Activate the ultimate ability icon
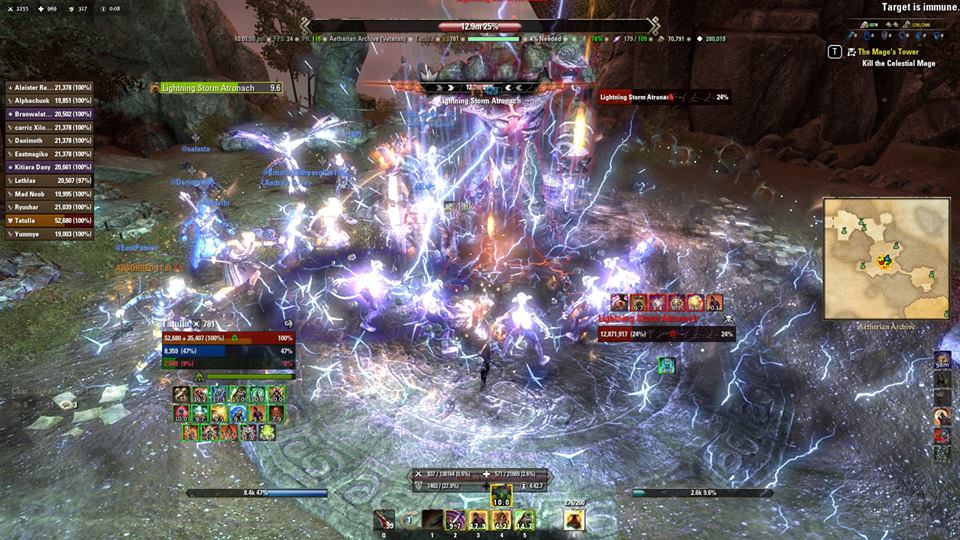This screenshot has width=960, height=540. click(574, 520)
